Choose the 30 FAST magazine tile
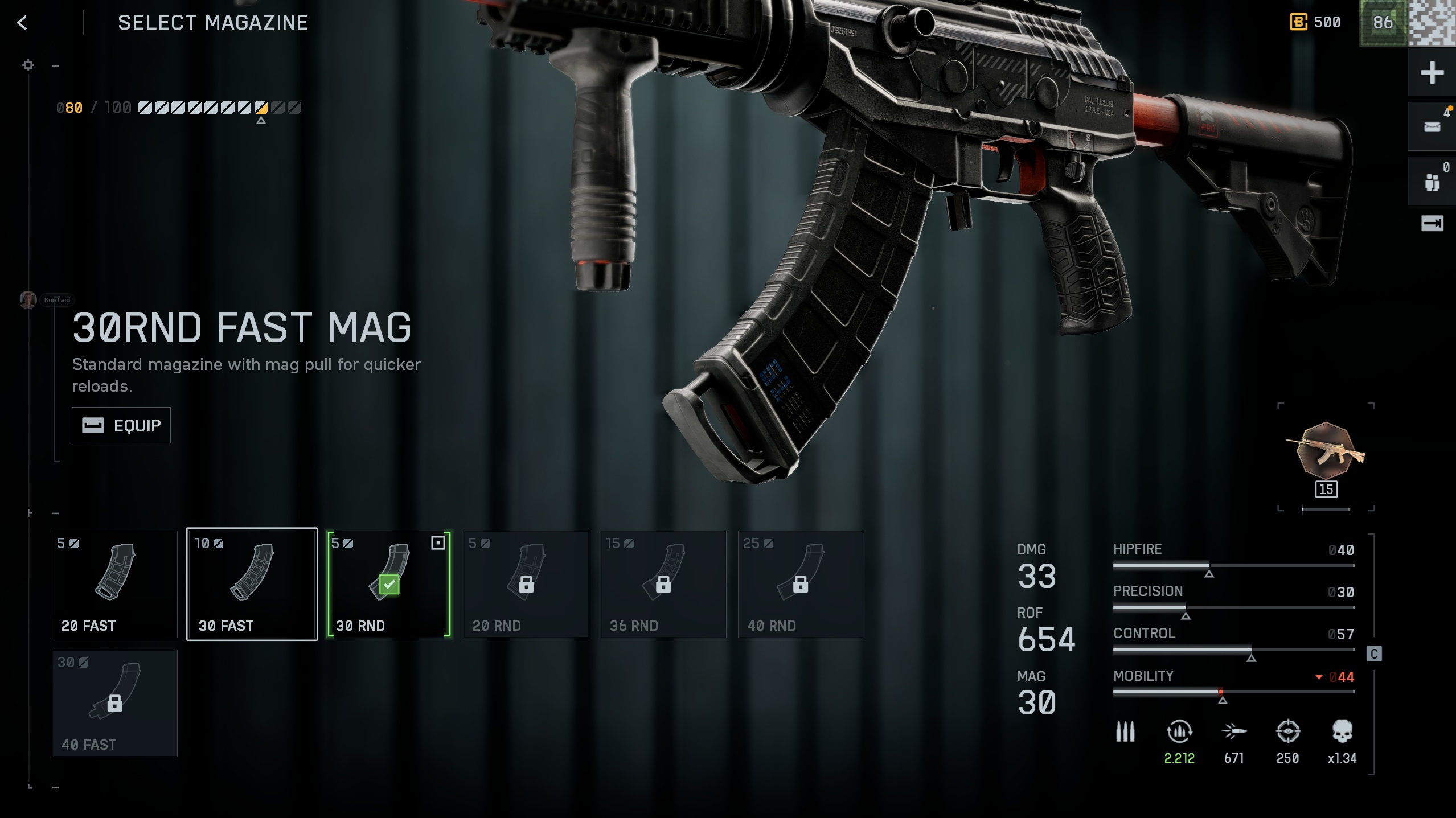Image resolution: width=1456 pixels, height=818 pixels. coord(252,584)
